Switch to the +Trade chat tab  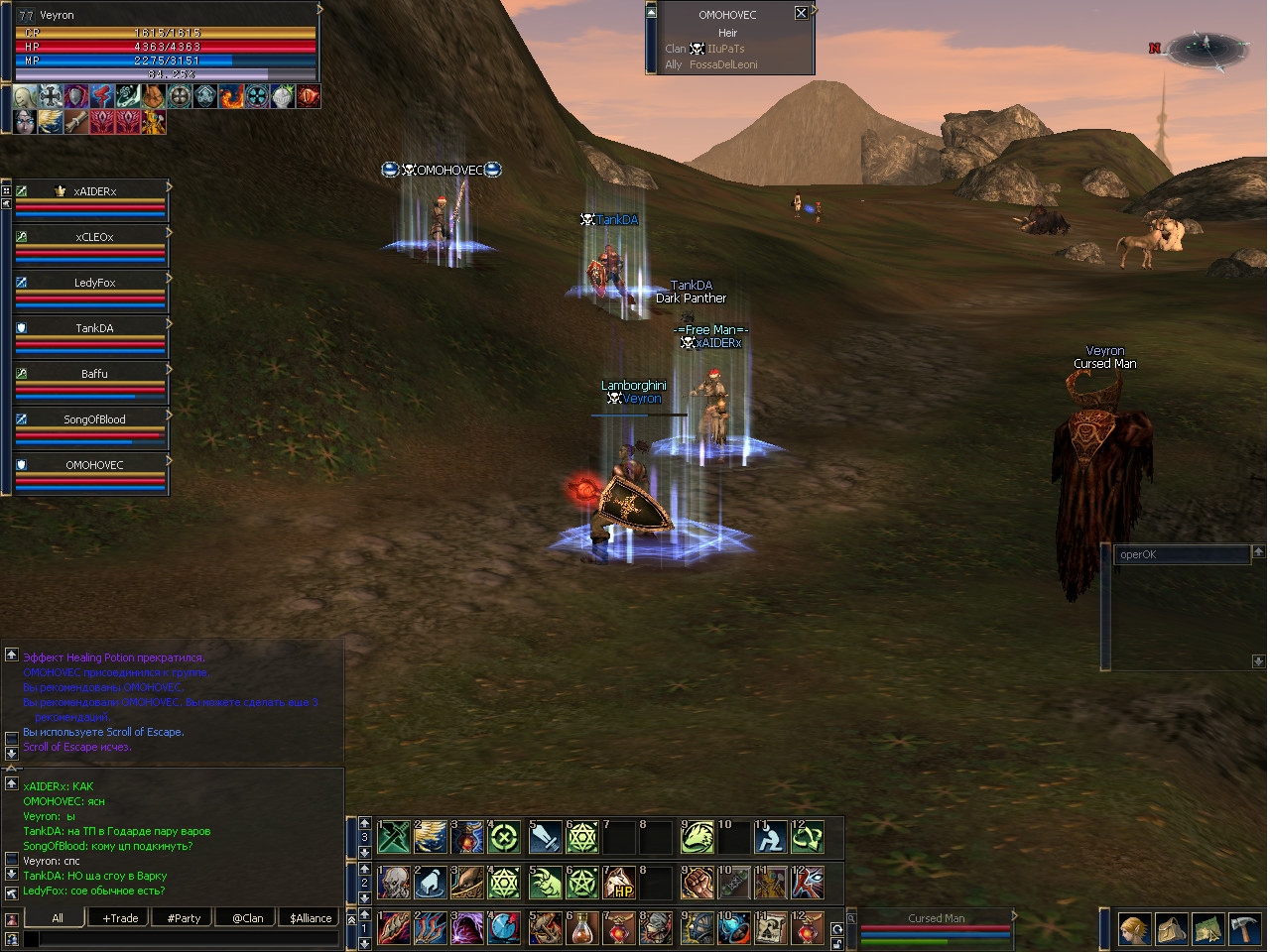120,918
